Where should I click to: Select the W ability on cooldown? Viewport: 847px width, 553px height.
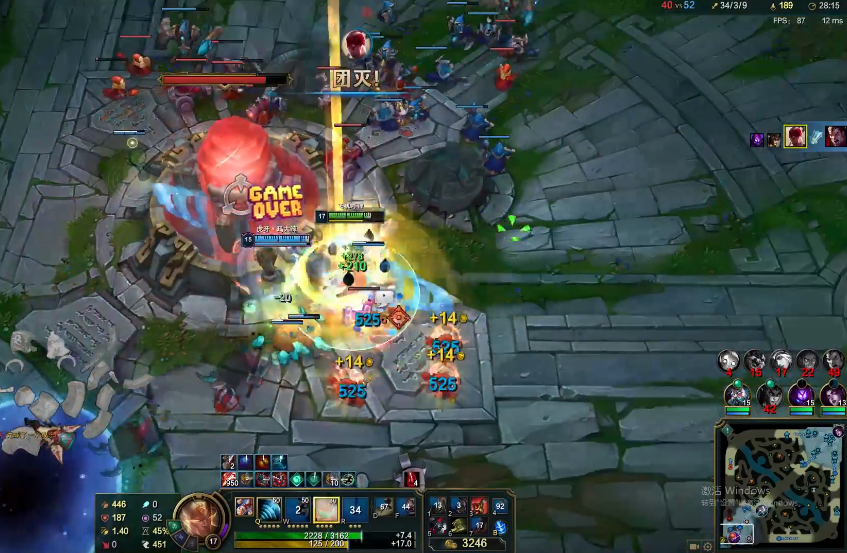coord(298,508)
